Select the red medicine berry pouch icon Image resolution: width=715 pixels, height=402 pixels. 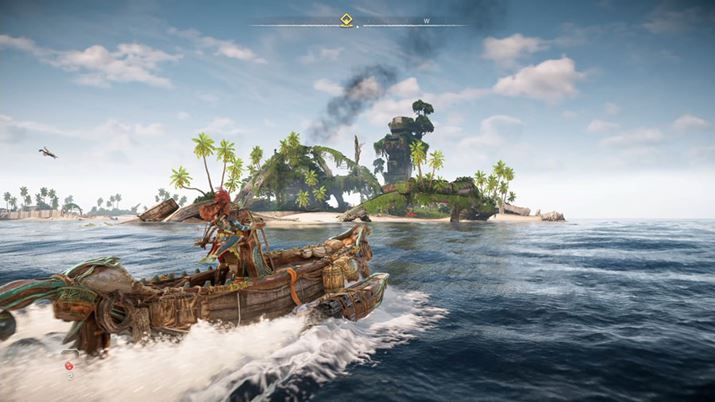tap(69, 366)
